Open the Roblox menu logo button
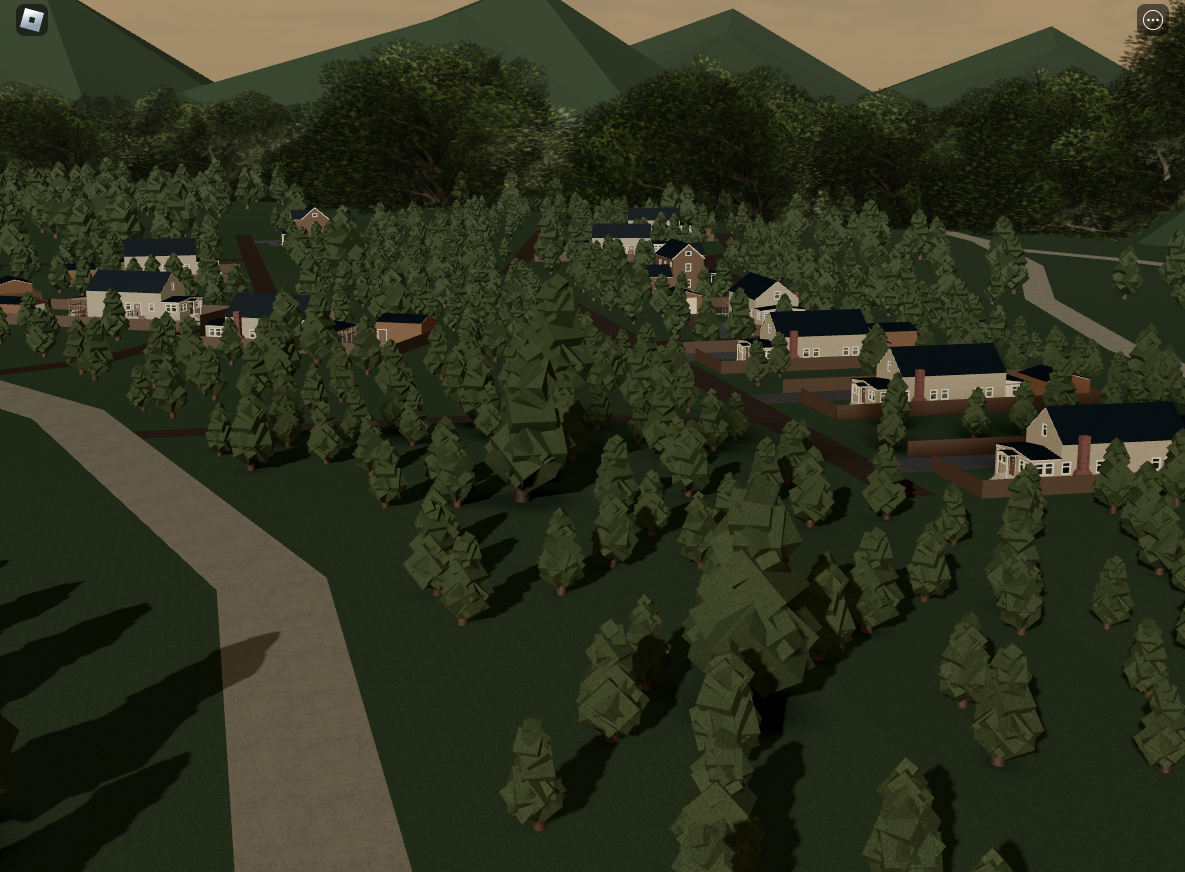This screenshot has width=1185, height=872. pos(32,20)
